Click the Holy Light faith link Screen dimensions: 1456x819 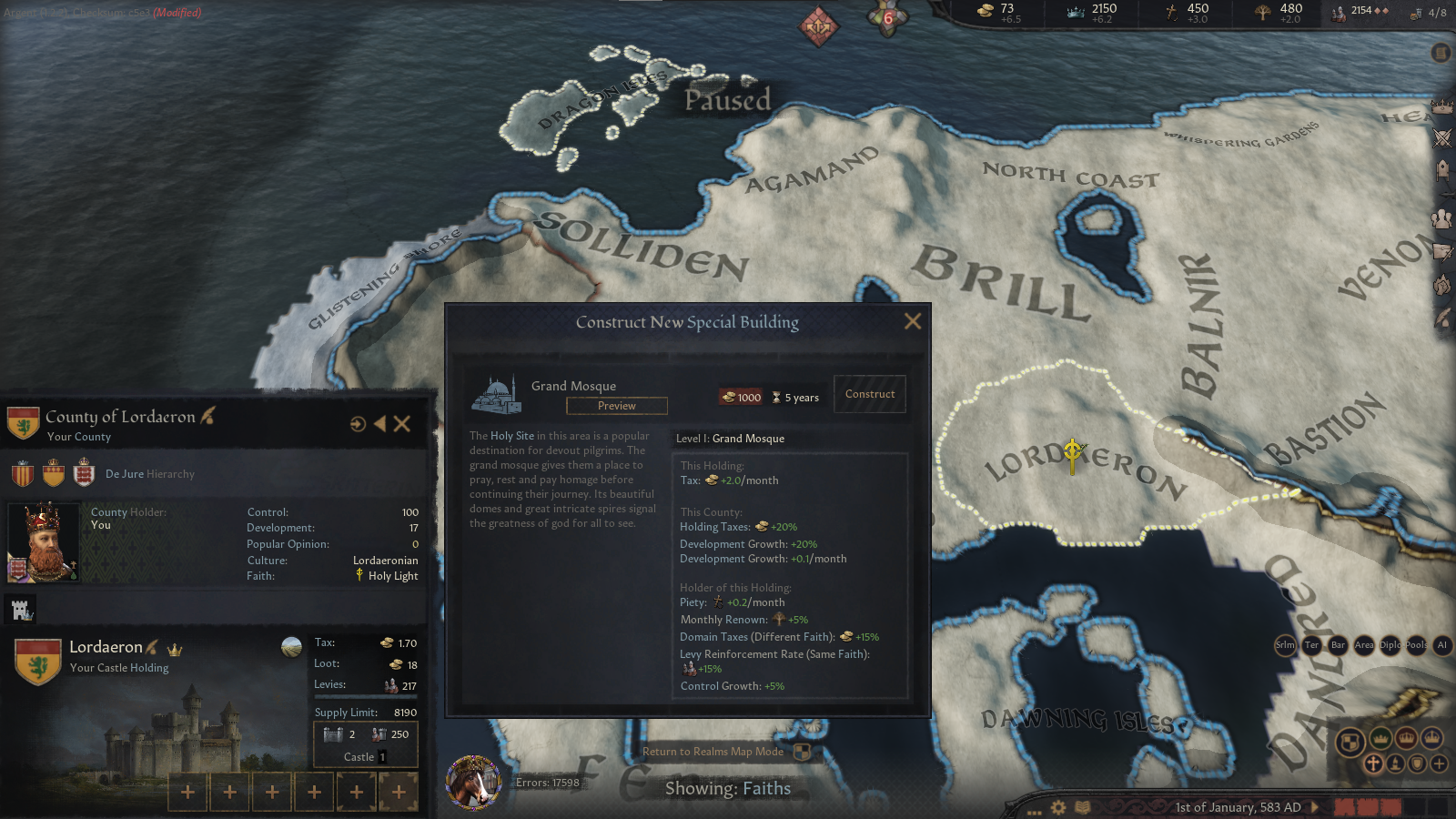[392, 576]
